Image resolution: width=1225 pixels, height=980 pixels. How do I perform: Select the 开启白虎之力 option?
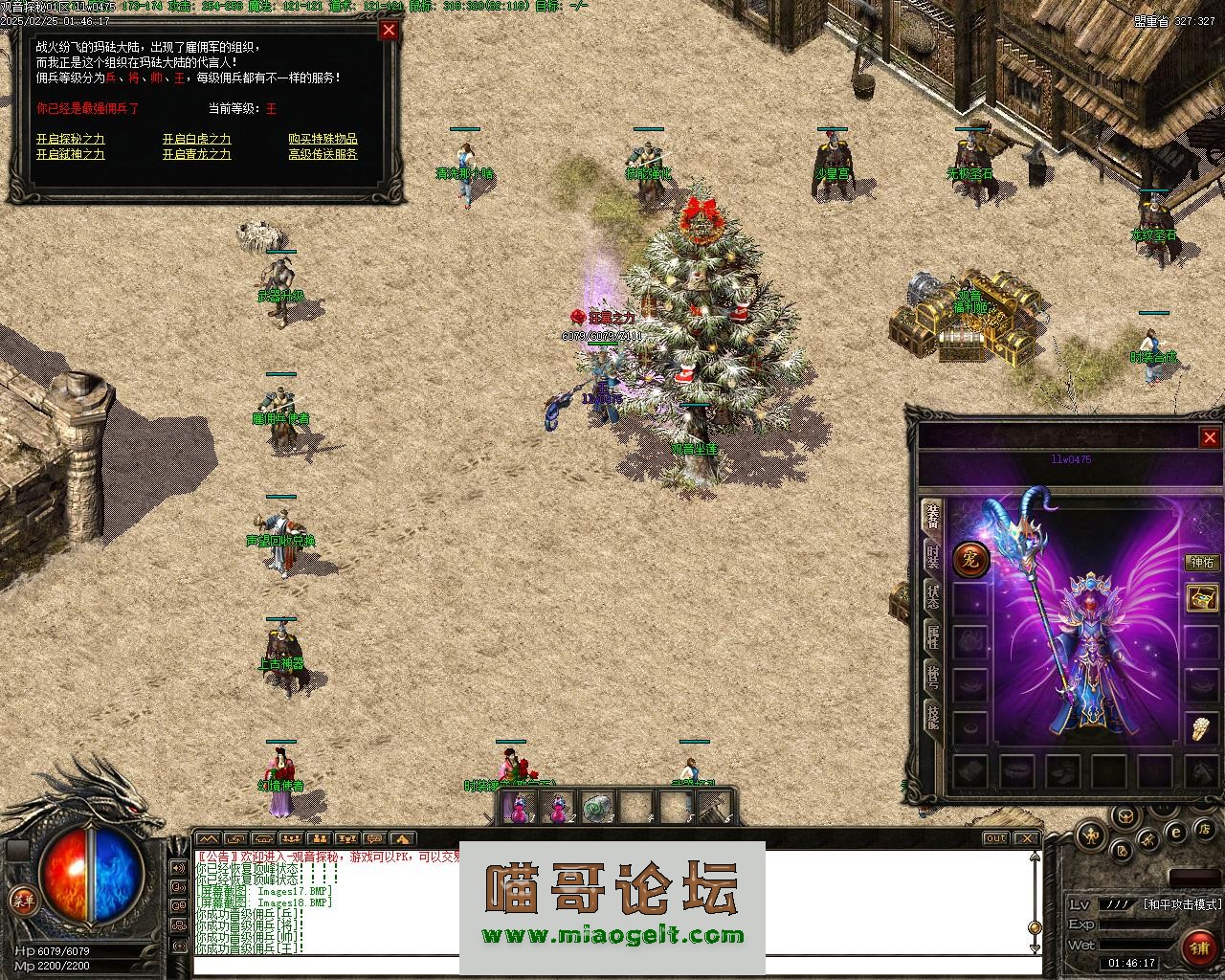point(196,139)
